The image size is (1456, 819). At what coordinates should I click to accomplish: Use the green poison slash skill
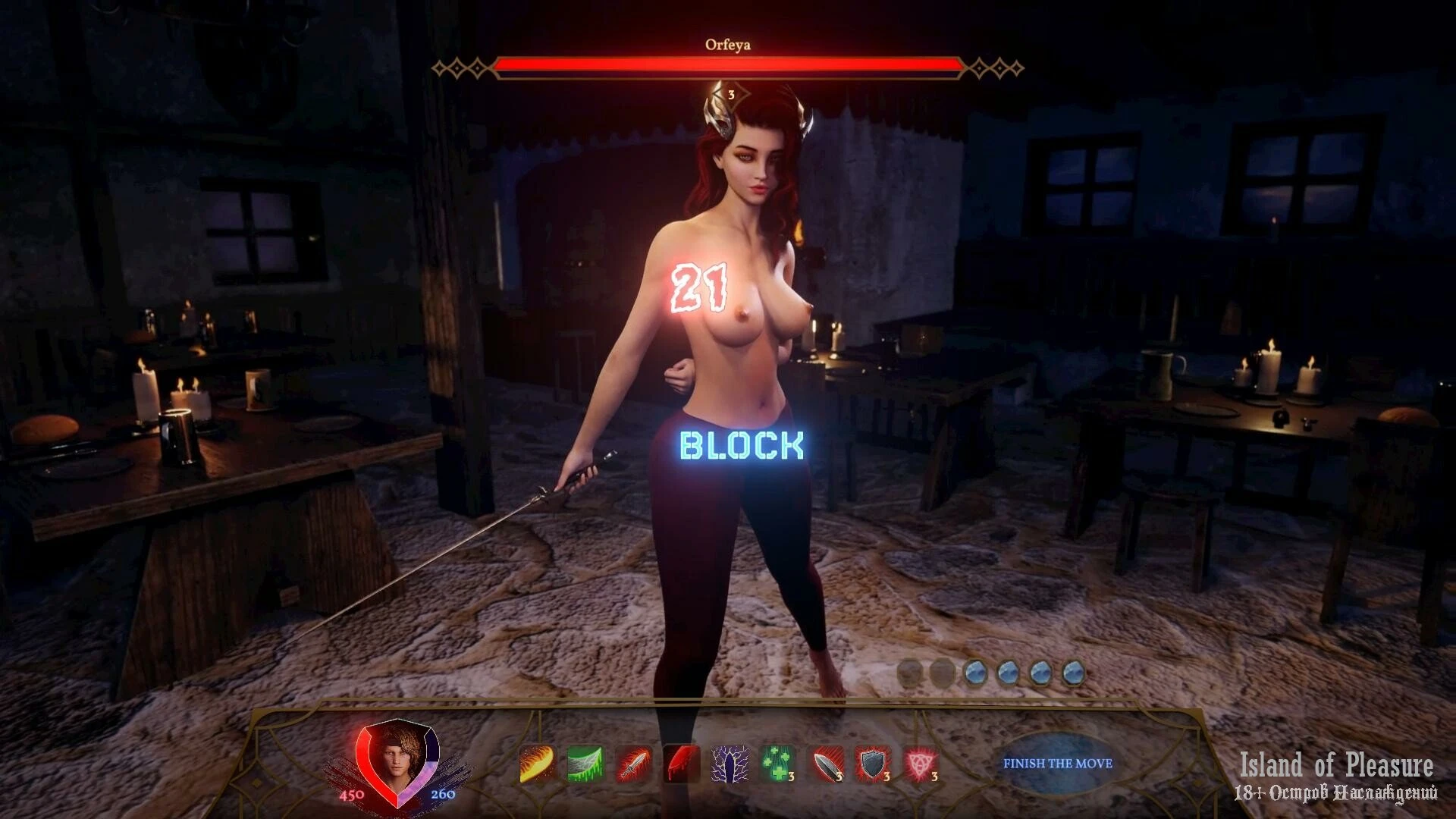tap(585, 764)
